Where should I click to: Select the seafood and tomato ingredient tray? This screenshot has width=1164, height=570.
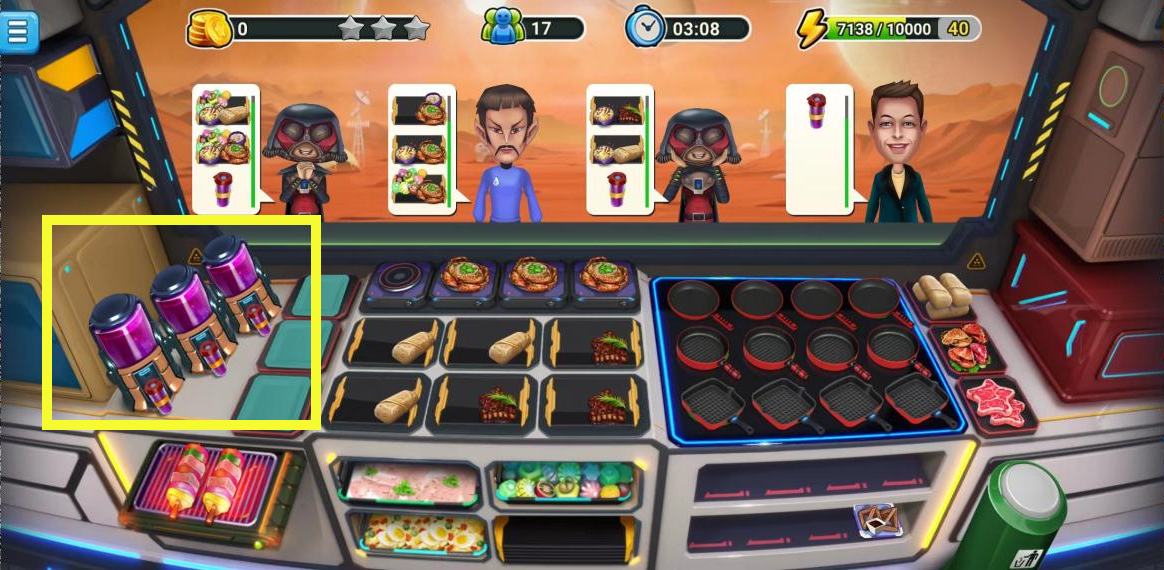(x=961, y=345)
